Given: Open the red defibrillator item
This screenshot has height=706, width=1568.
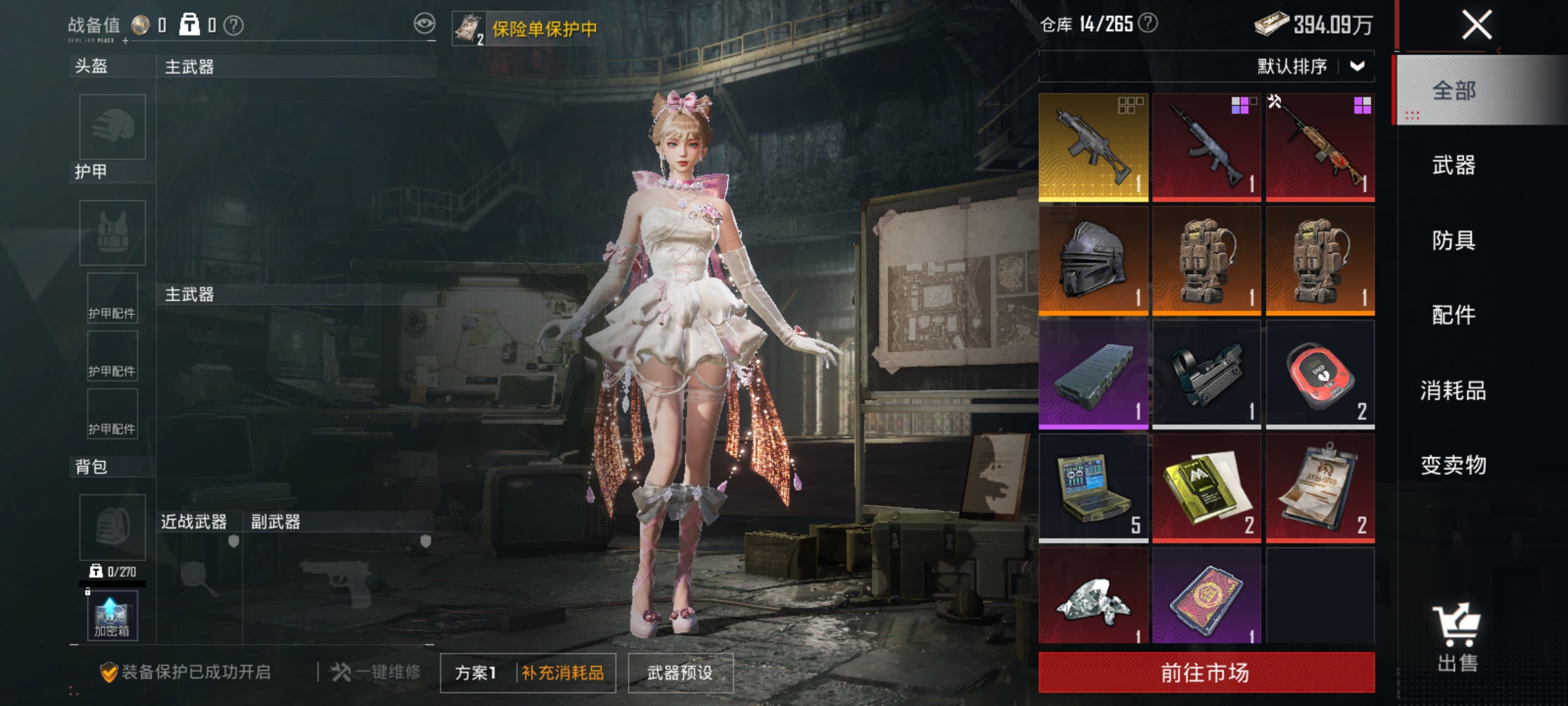Looking at the screenshot, I should point(1320,373).
